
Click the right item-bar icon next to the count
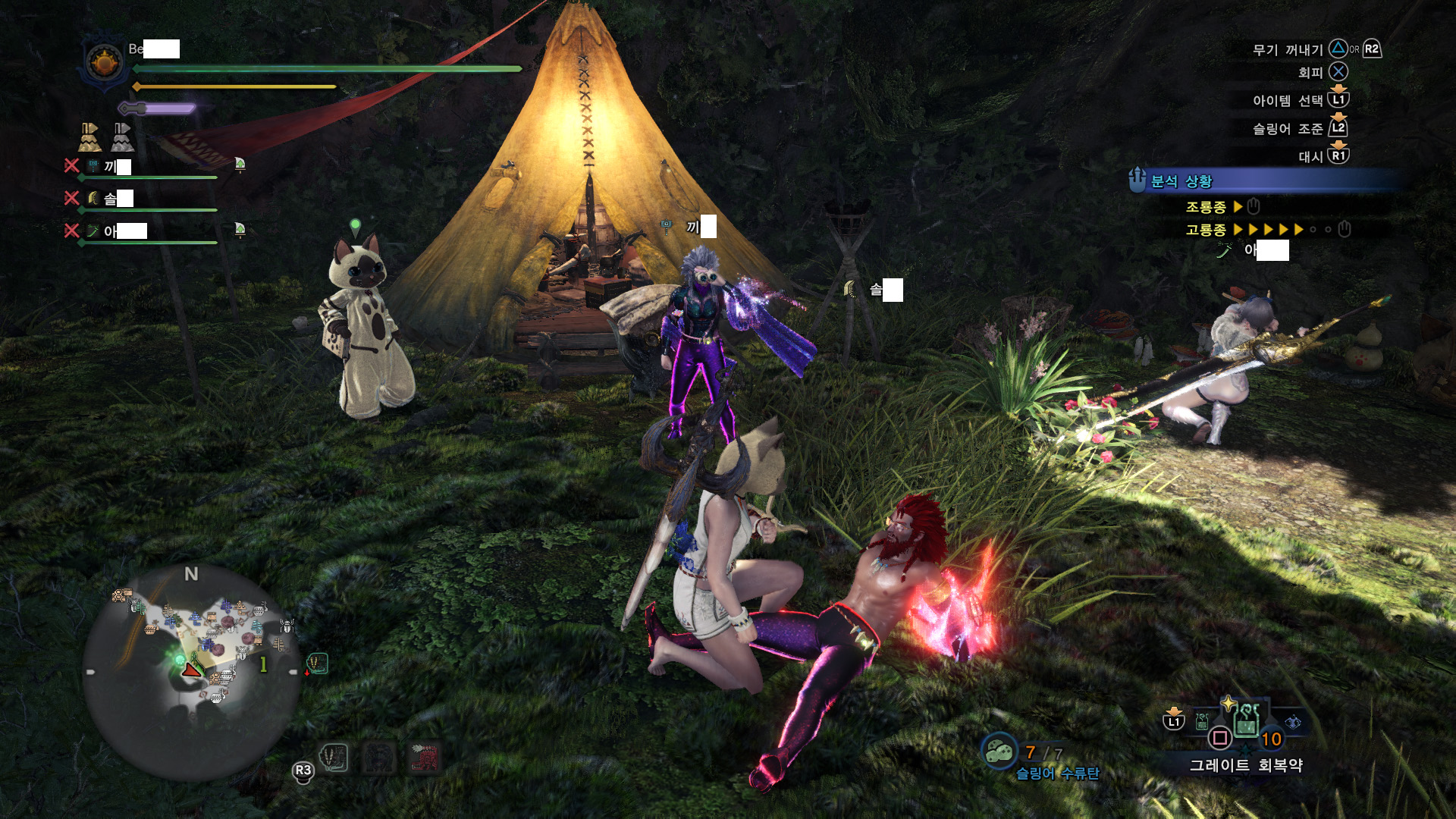[1293, 722]
